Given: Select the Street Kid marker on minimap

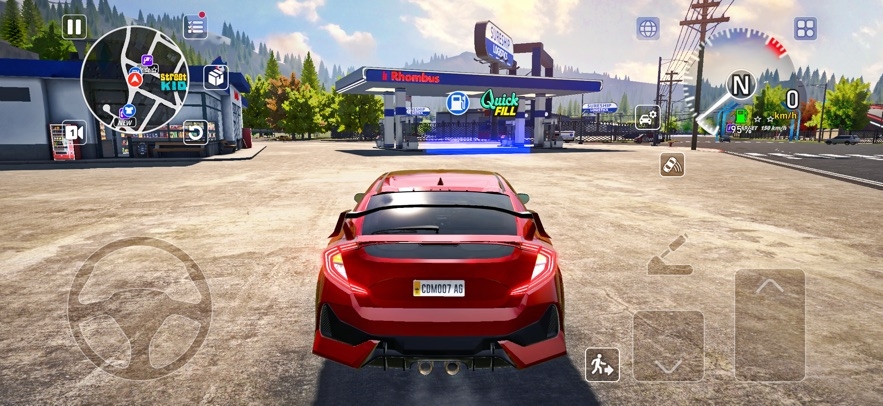Looking at the screenshot, I should click(x=173, y=82).
